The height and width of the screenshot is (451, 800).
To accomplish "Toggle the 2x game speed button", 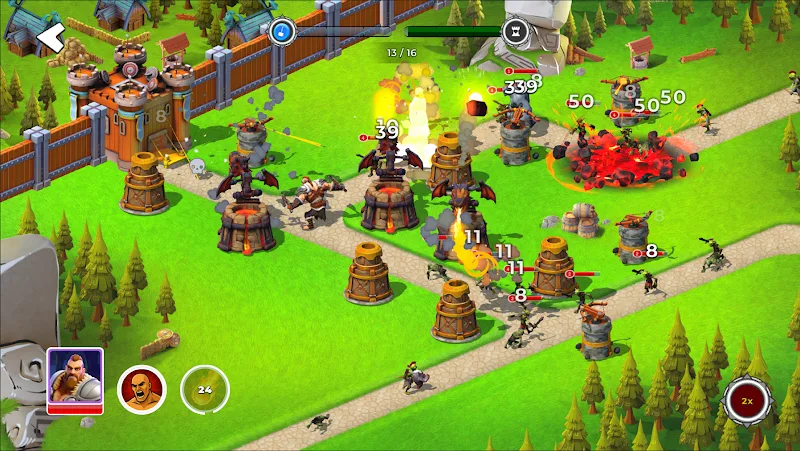I will 747,401.
